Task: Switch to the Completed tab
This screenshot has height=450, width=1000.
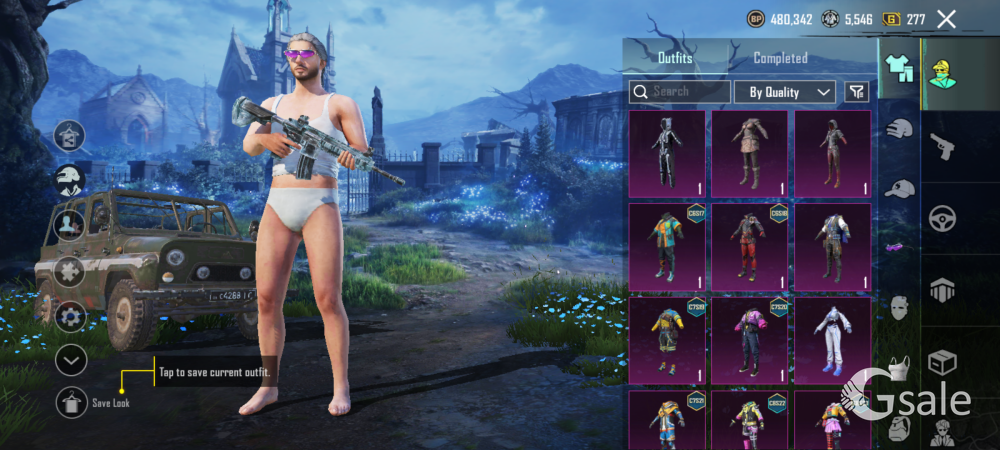Action: [780, 58]
